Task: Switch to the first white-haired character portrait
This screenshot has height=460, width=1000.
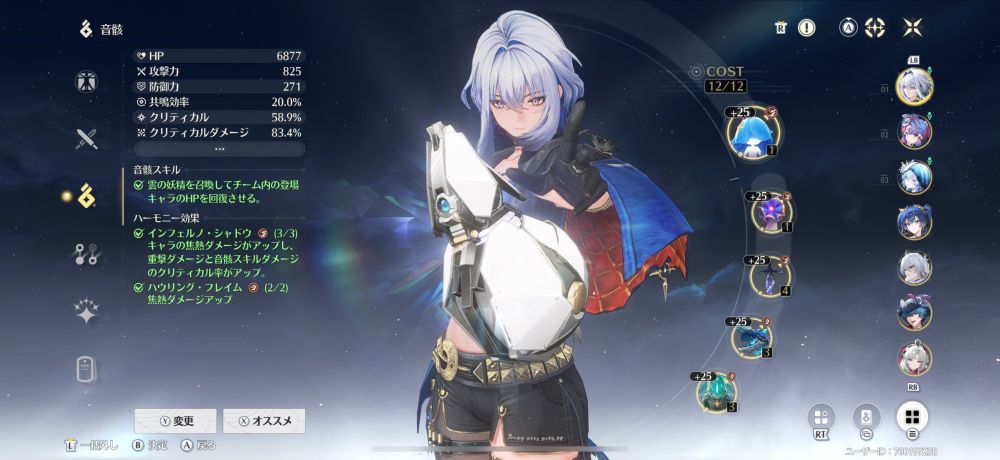Action: point(914,89)
